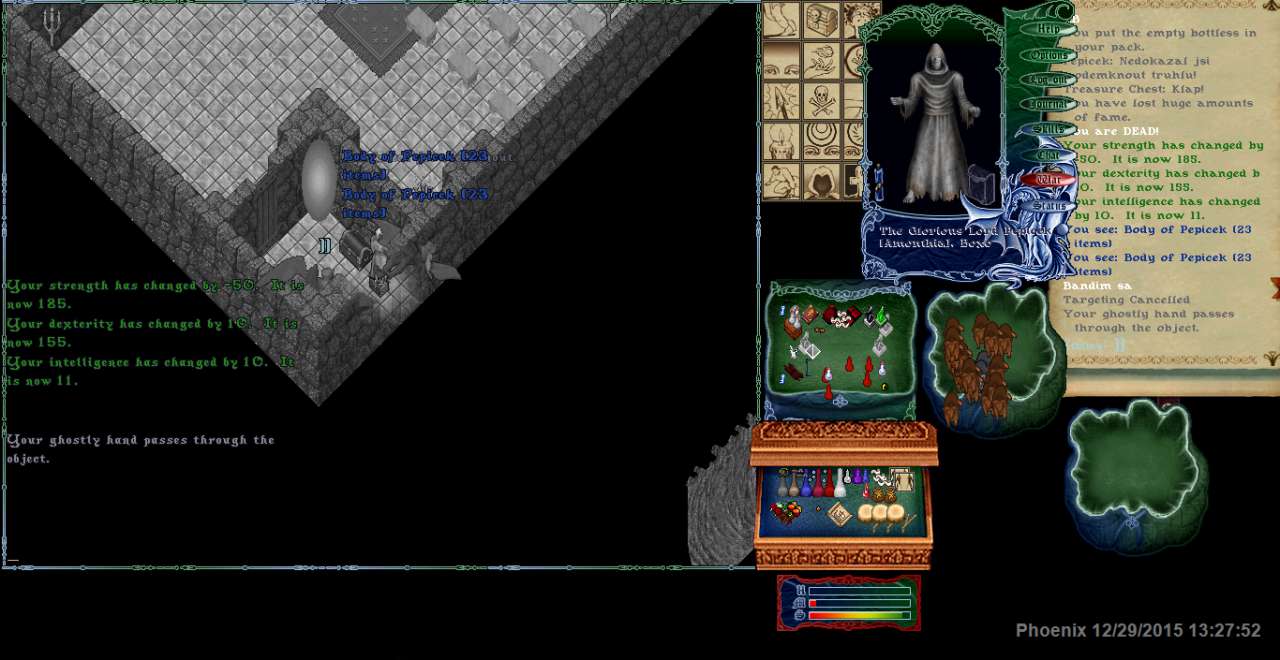1280x660 pixels.
Task: Open the backpack on the paperdoll
Action: tap(982, 185)
